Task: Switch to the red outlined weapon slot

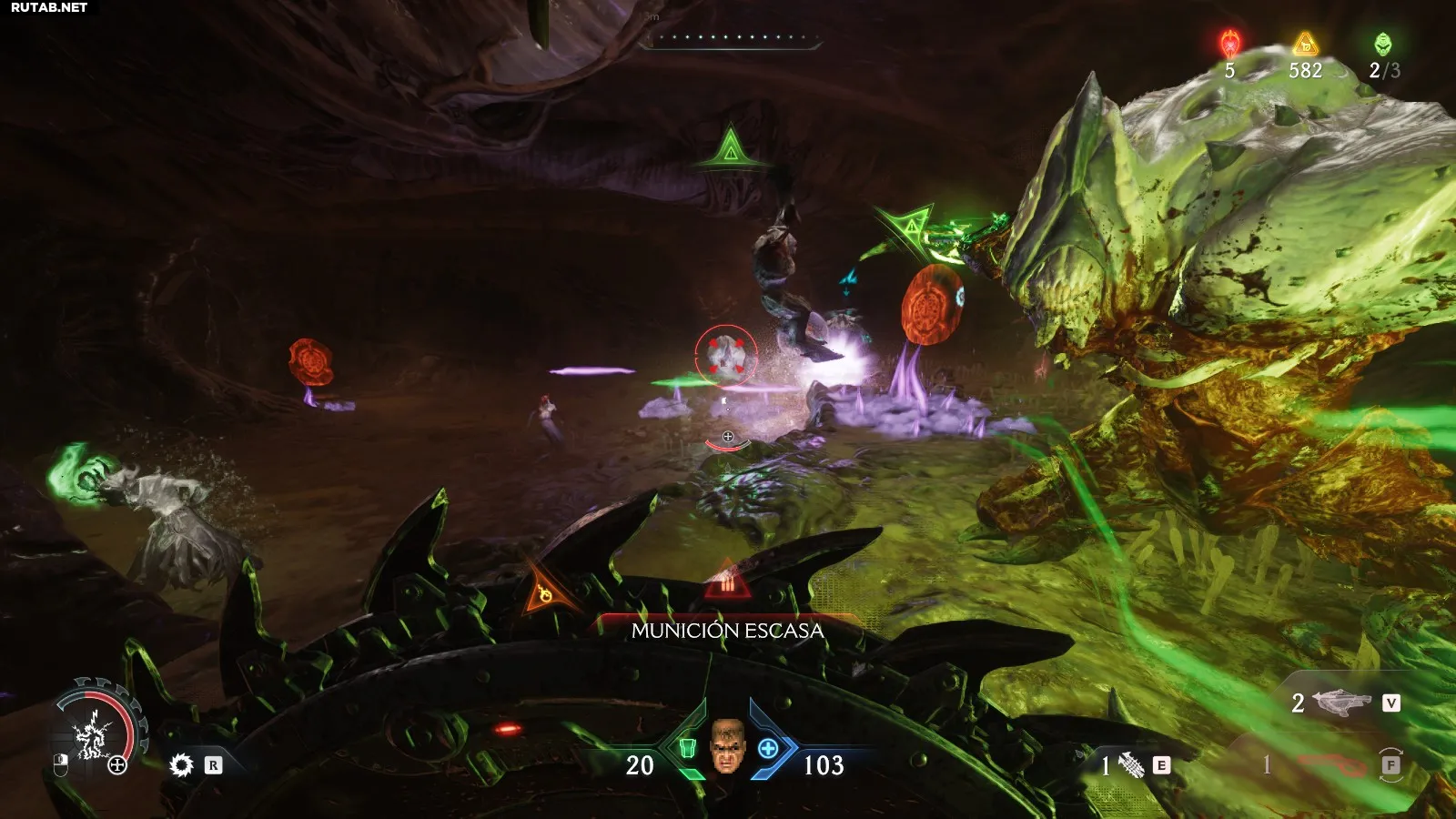Action: [x=1332, y=764]
